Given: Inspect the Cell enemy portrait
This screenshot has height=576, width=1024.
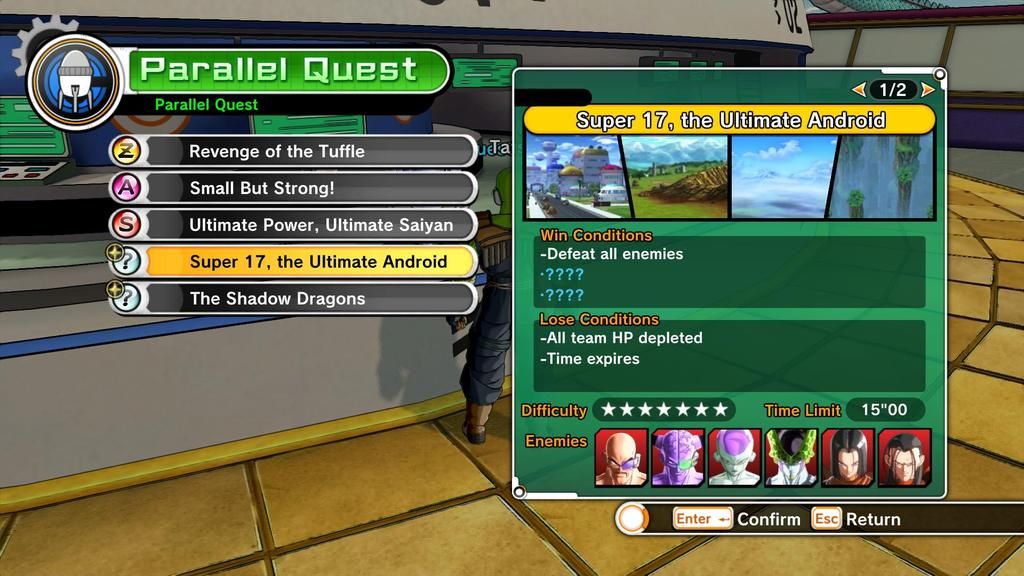Looking at the screenshot, I should (x=791, y=457).
